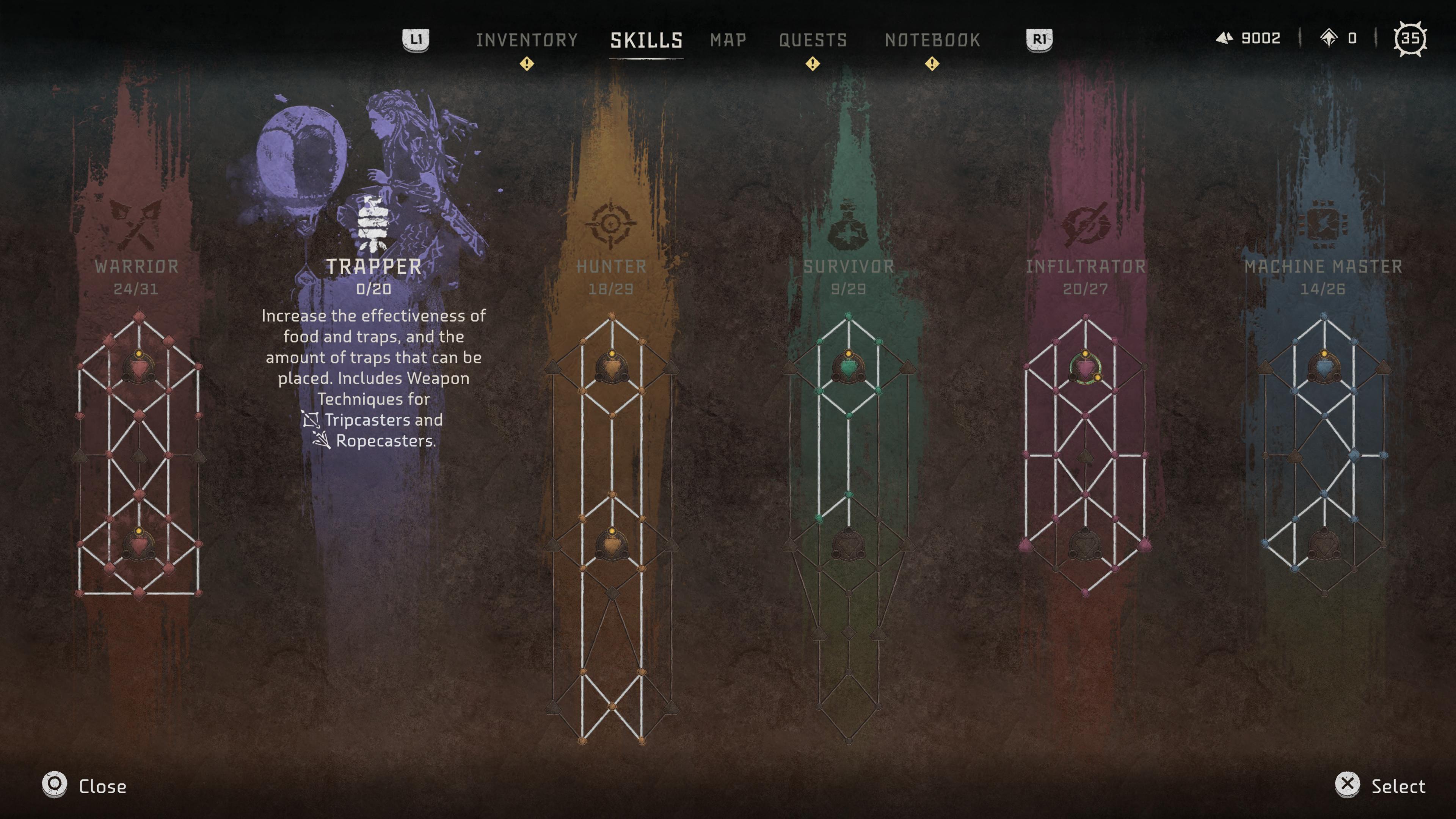Screen dimensions: 1456x819
Task: Select the Warrior skill tree
Action: pos(137,267)
